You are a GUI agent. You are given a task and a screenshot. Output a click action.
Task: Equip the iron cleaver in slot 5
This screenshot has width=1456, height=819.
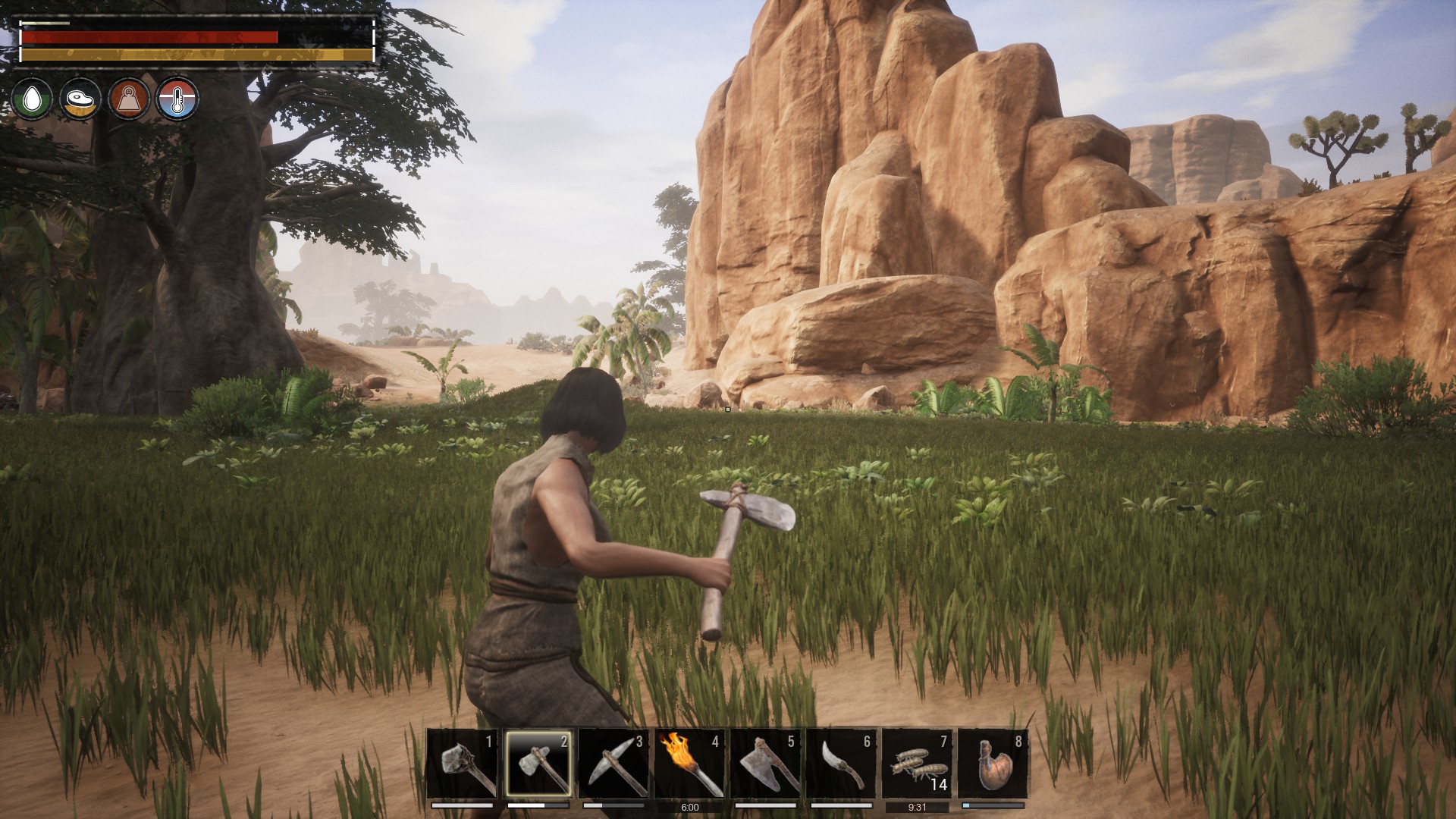(765, 764)
